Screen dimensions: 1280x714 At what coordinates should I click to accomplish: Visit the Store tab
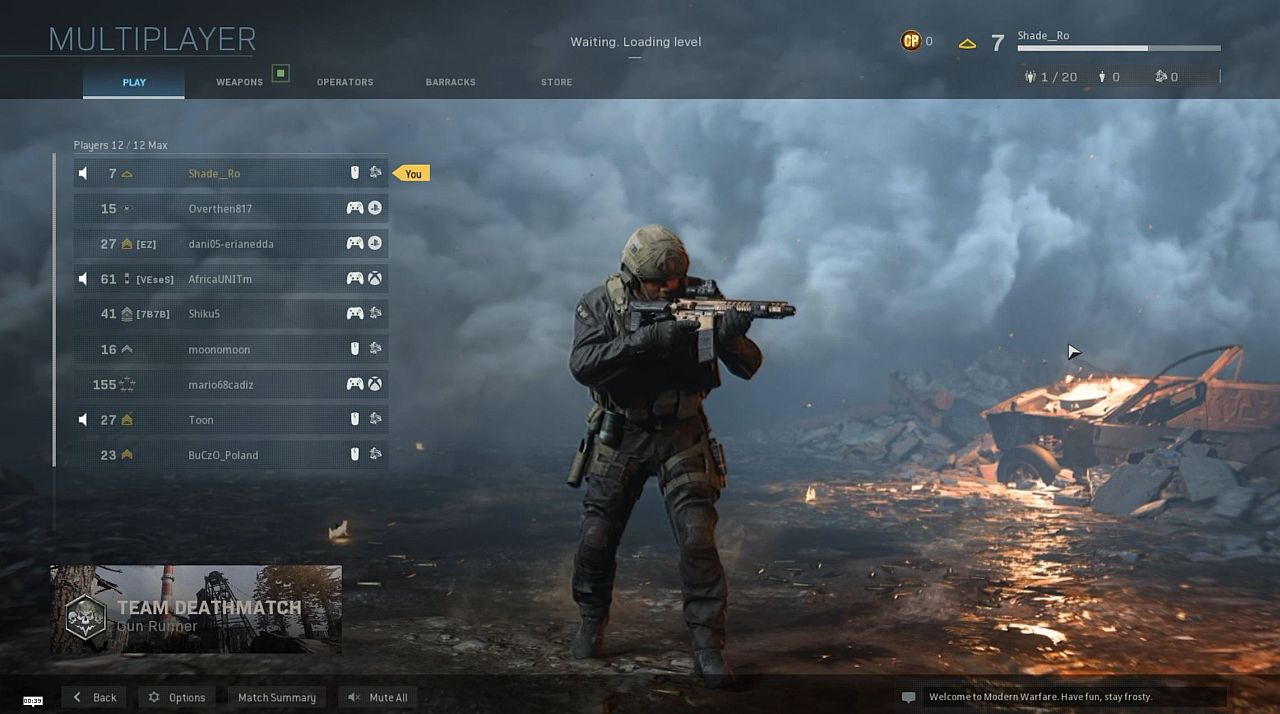[x=556, y=82]
